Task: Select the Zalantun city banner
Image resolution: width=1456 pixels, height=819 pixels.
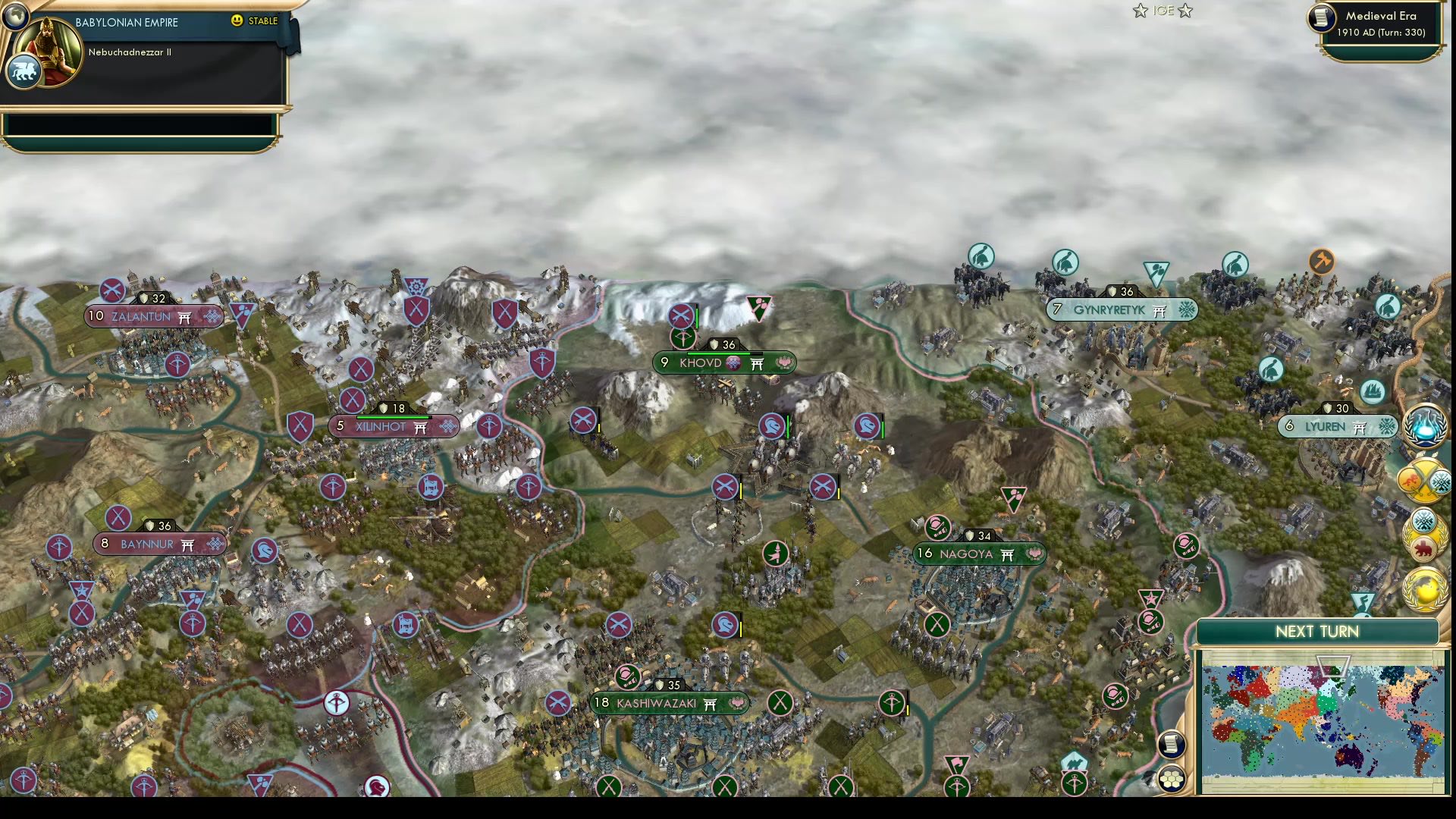Action: 152,316
